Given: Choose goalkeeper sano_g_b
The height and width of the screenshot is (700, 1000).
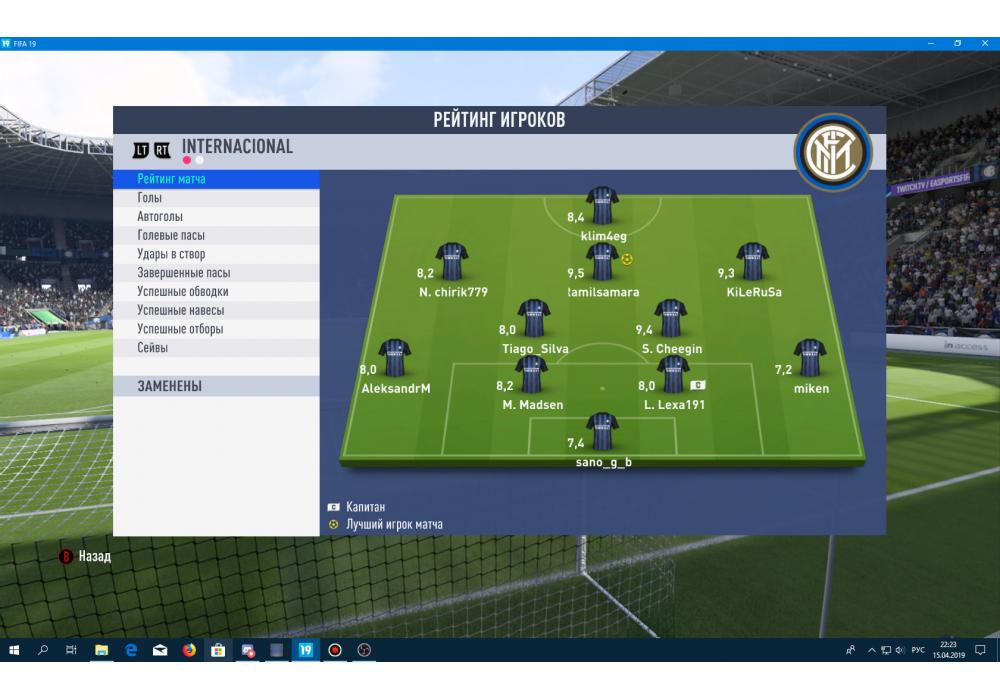Looking at the screenshot, I should pos(602,432).
